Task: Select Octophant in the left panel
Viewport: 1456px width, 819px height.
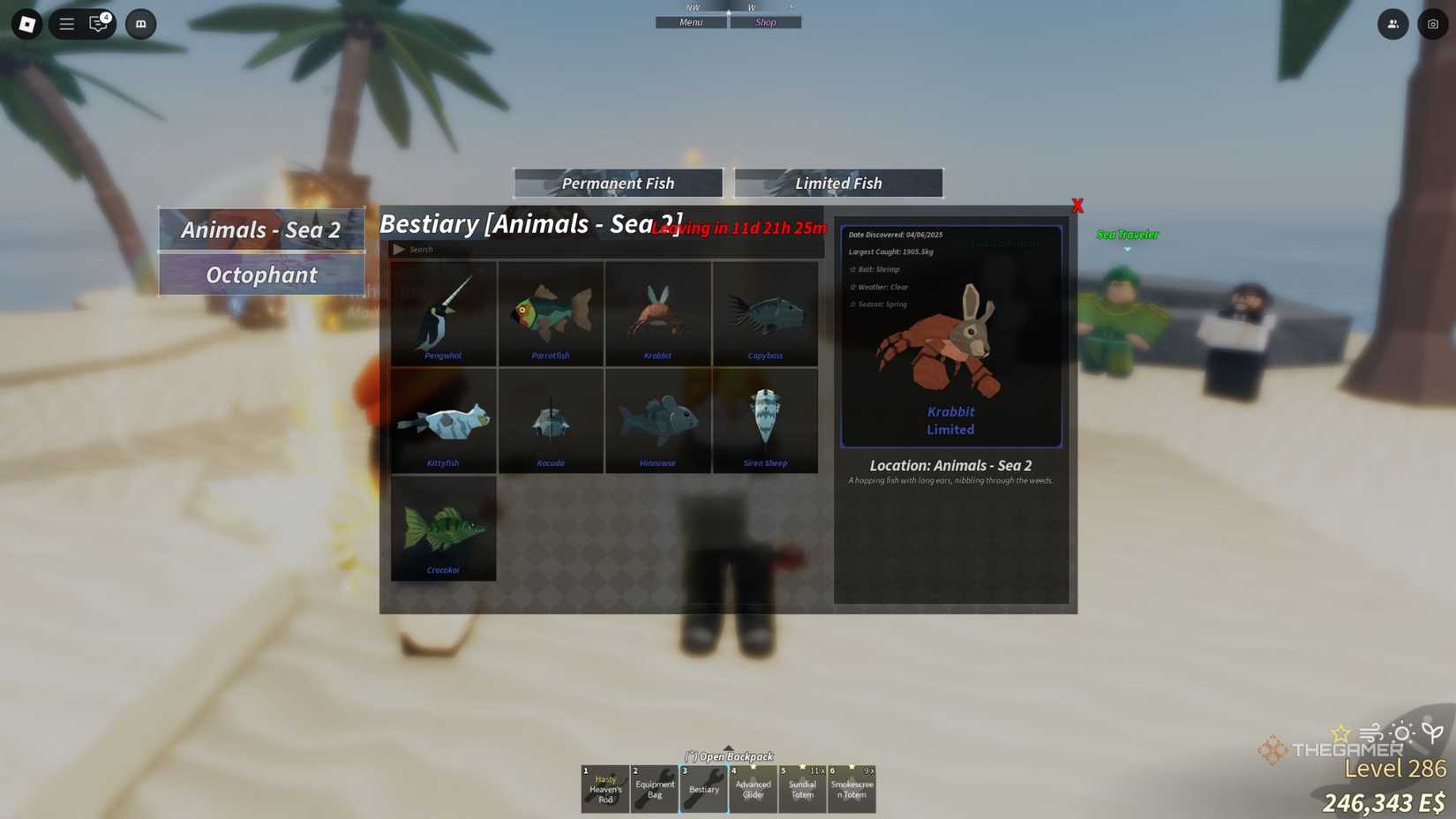Action: [x=261, y=274]
